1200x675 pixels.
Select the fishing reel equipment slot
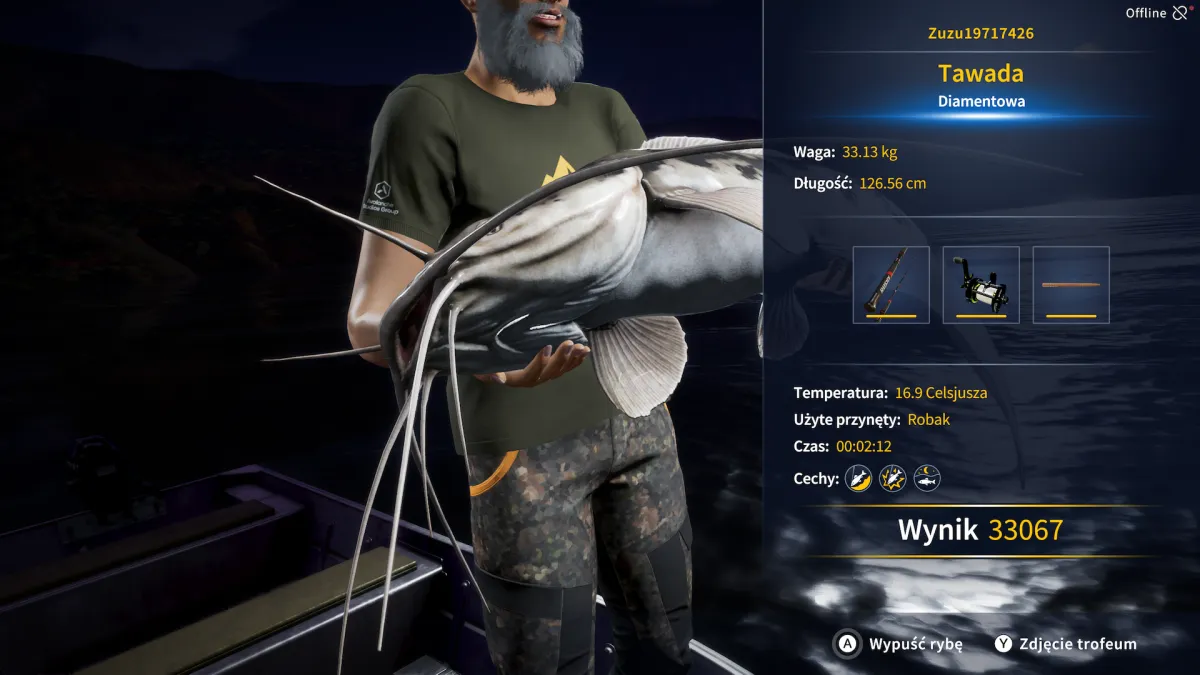(981, 285)
